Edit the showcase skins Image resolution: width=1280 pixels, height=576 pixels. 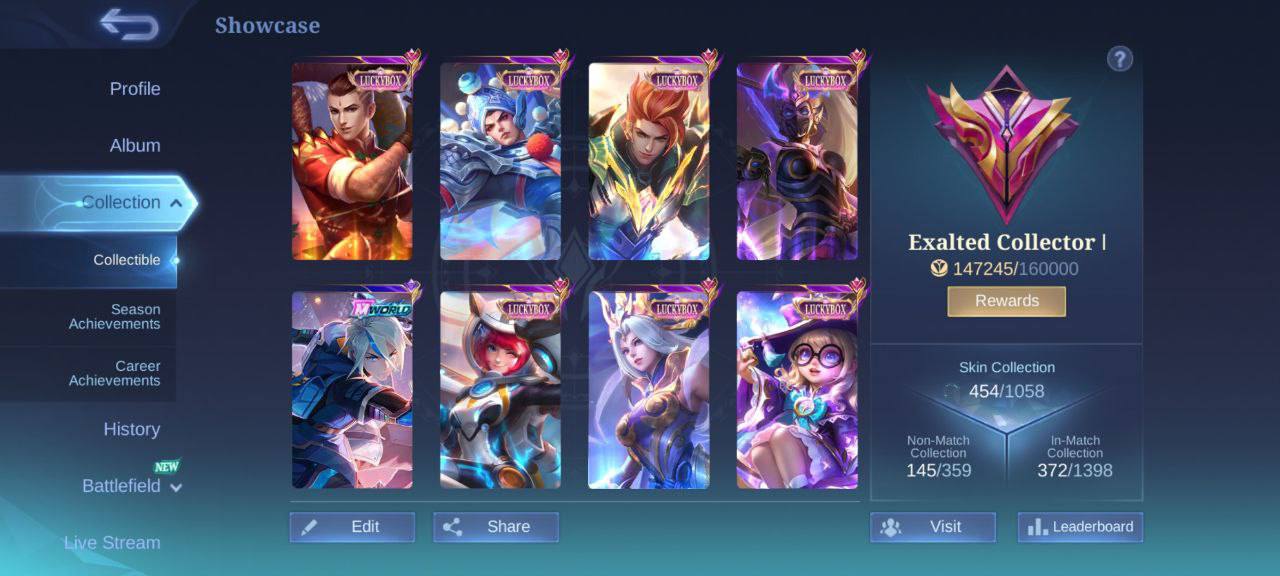[x=352, y=527]
